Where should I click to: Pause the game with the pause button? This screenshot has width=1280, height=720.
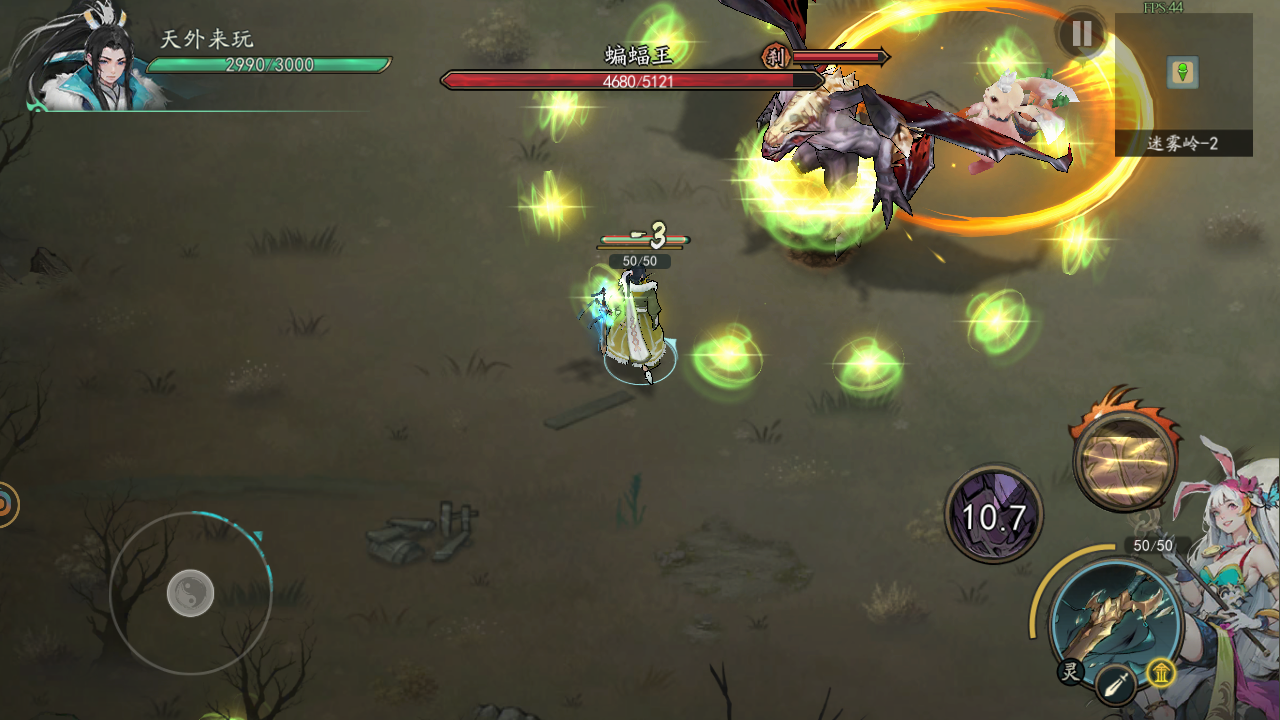1081,34
